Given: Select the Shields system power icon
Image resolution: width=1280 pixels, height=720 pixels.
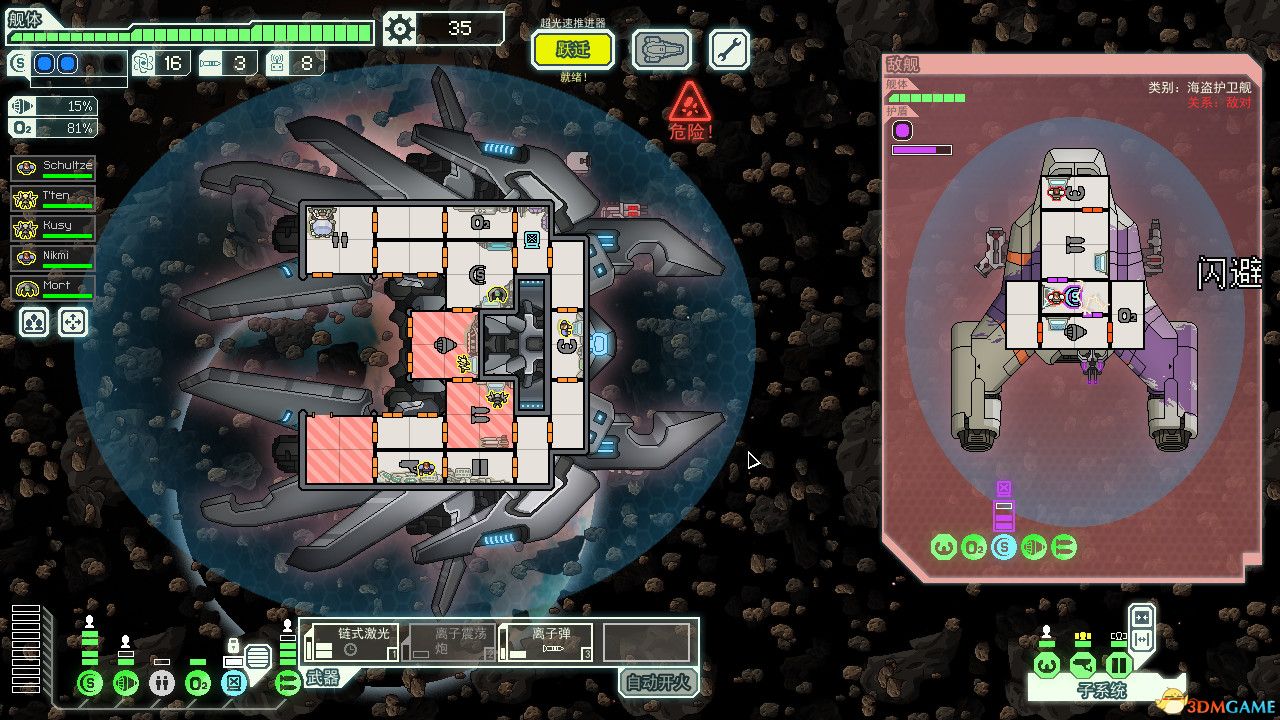Looking at the screenshot, I should tap(89, 683).
